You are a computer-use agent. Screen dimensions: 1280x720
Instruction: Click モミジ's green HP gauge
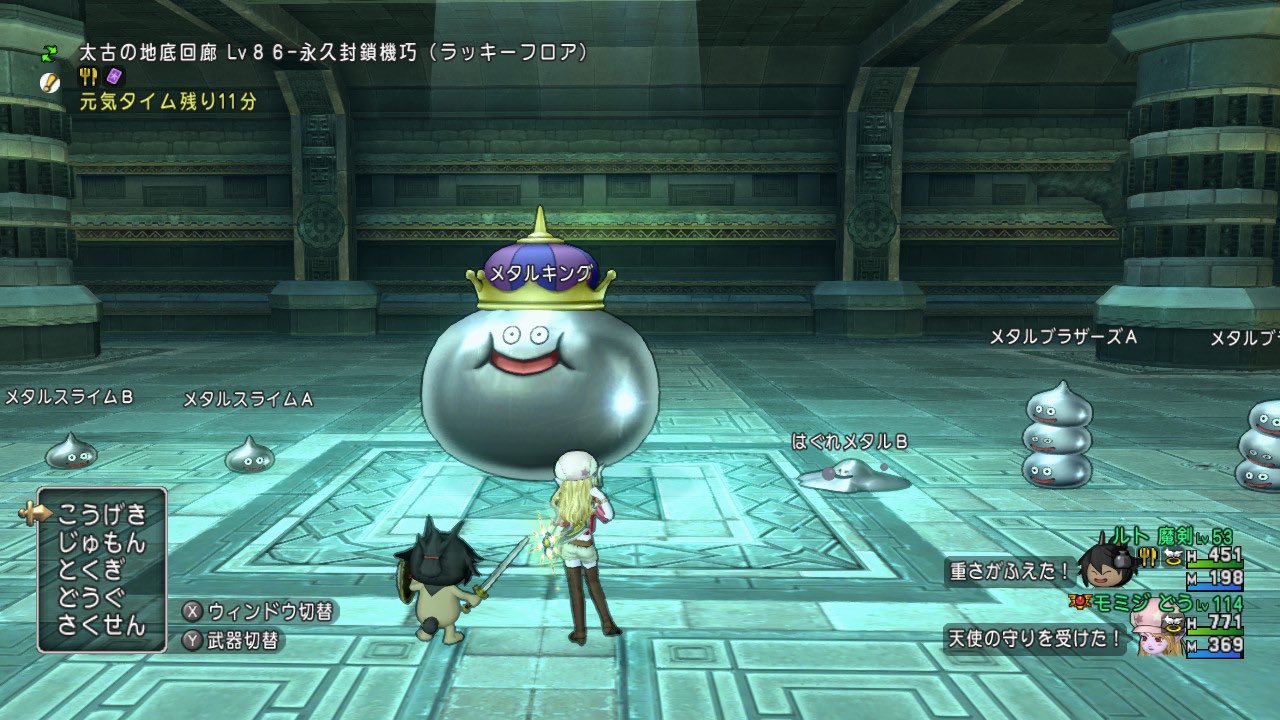point(1215,632)
